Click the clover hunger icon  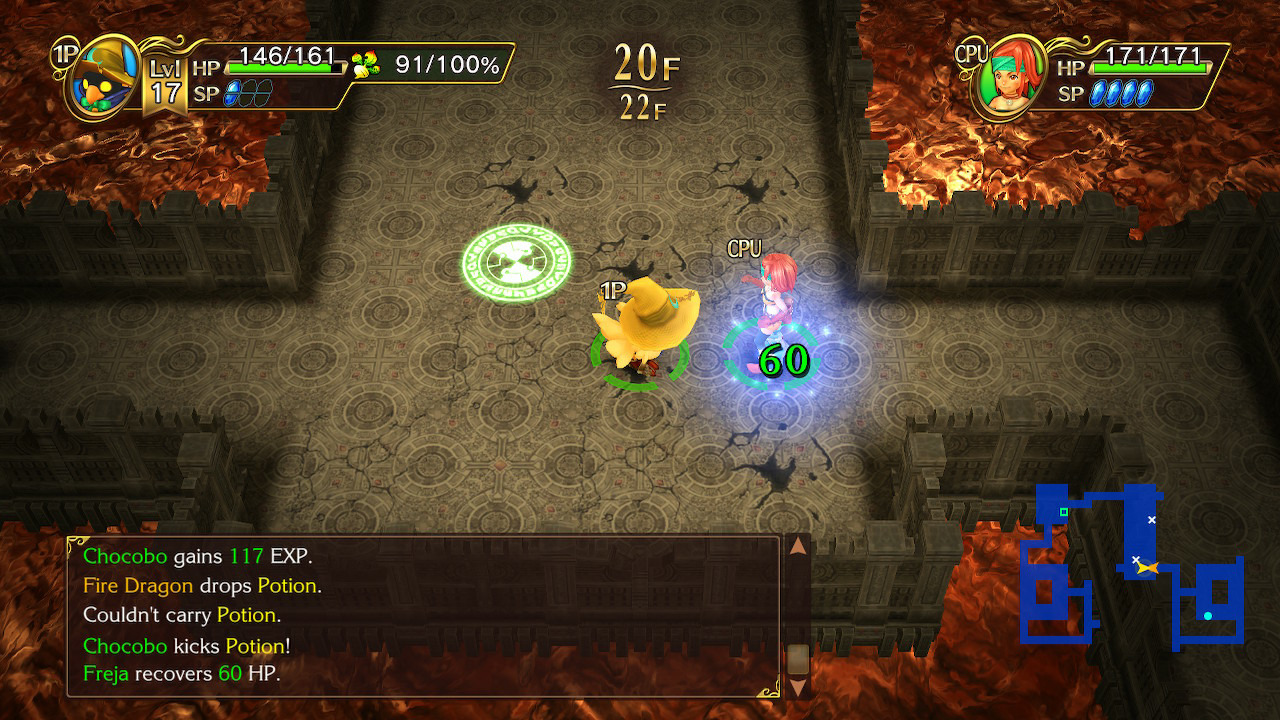[x=365, y=65]
